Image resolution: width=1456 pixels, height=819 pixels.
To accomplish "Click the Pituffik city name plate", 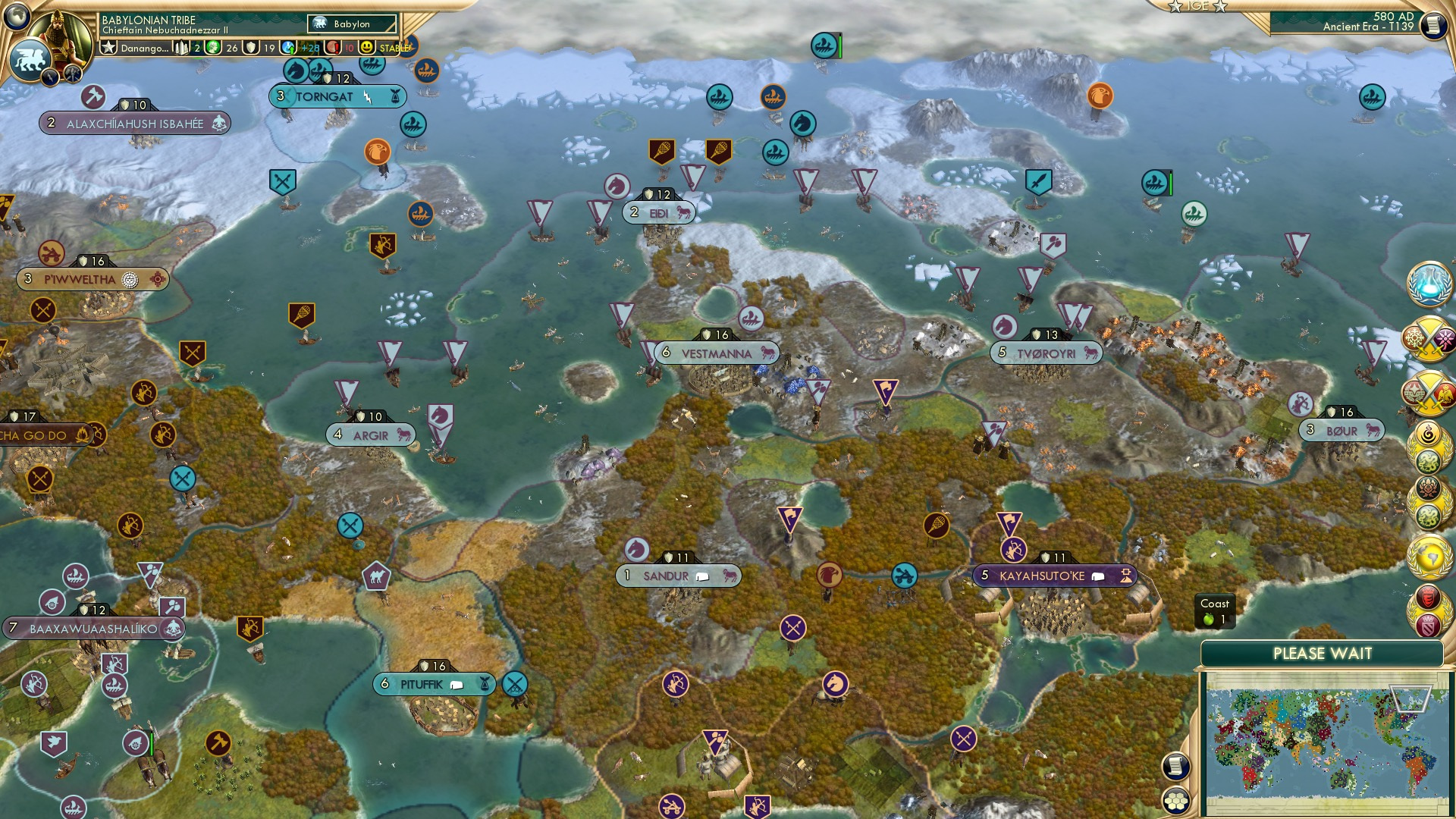I will pos(422,683).
